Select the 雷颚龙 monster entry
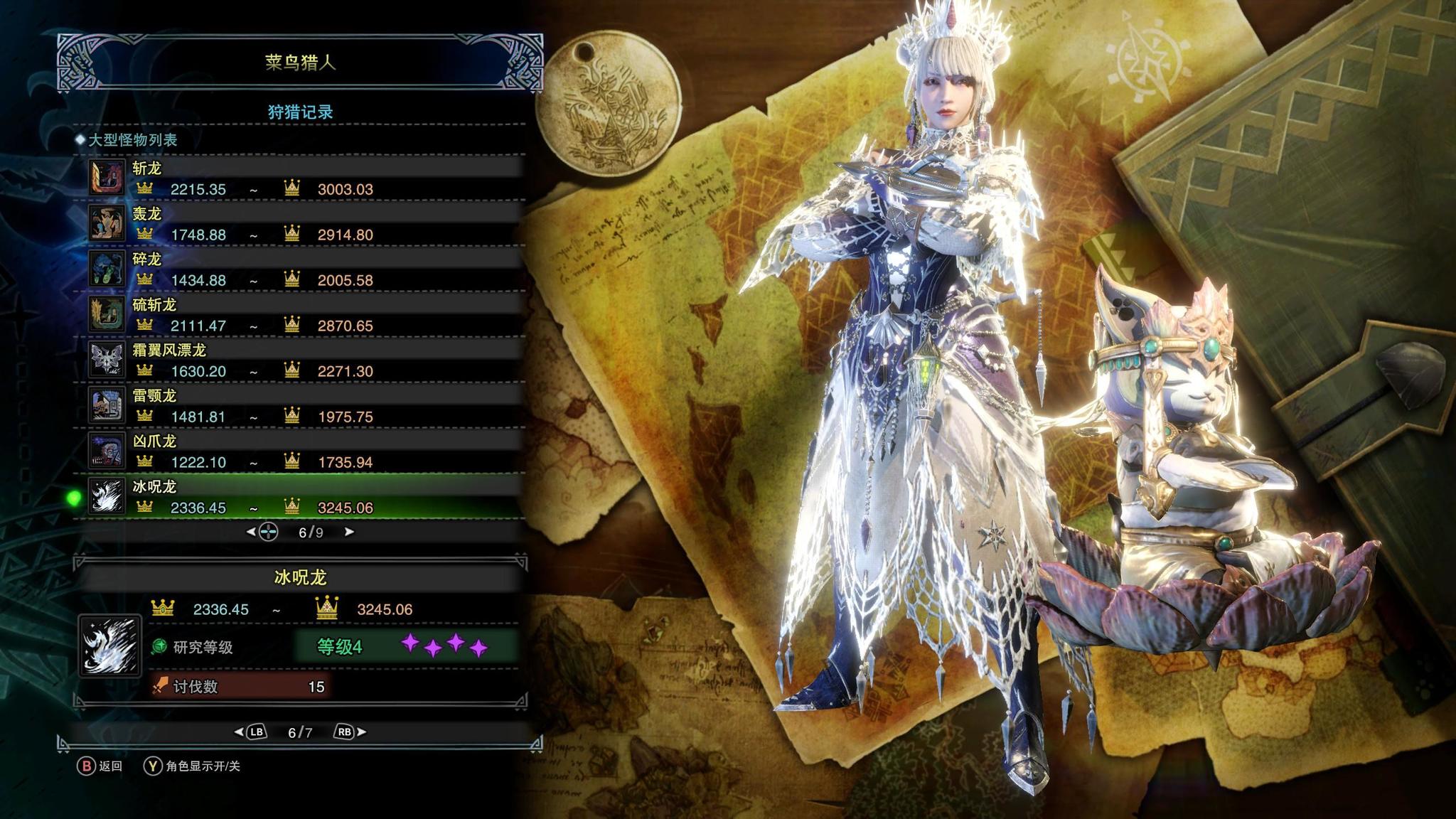 pyautogui.click(x=306, y=405)
